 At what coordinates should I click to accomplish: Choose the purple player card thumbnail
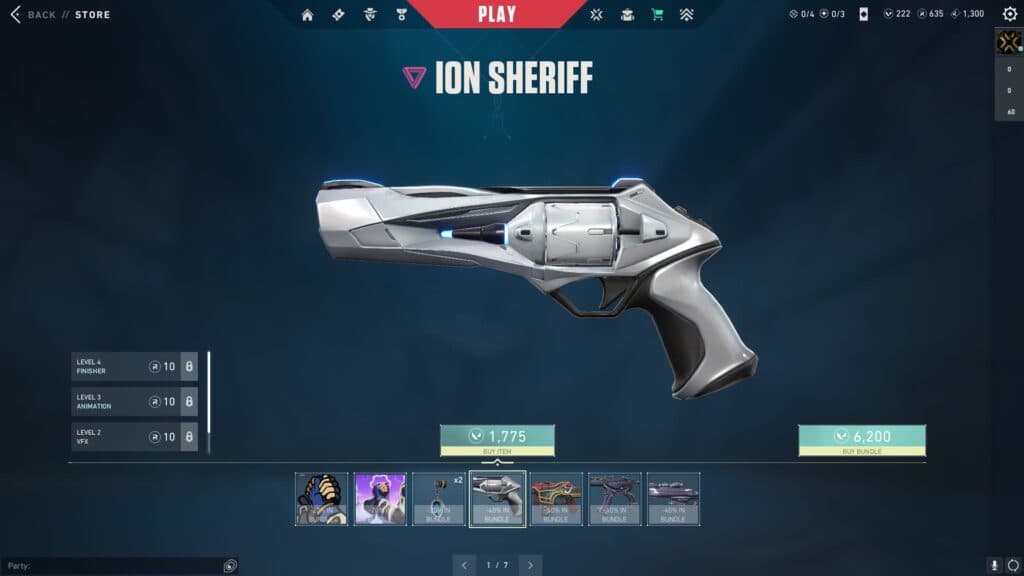click(x=380, y=499)
